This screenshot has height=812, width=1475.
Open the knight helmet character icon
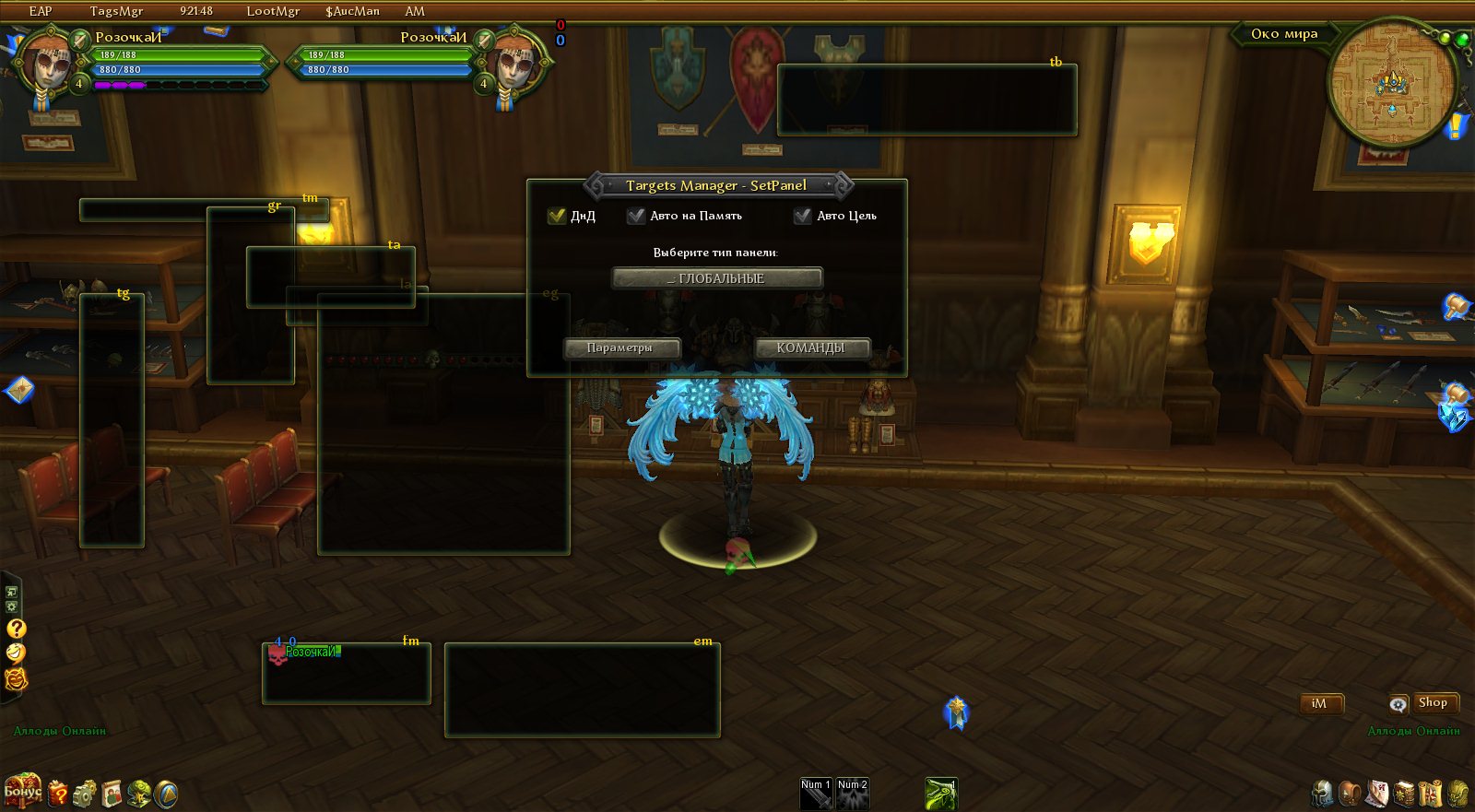1323,793
